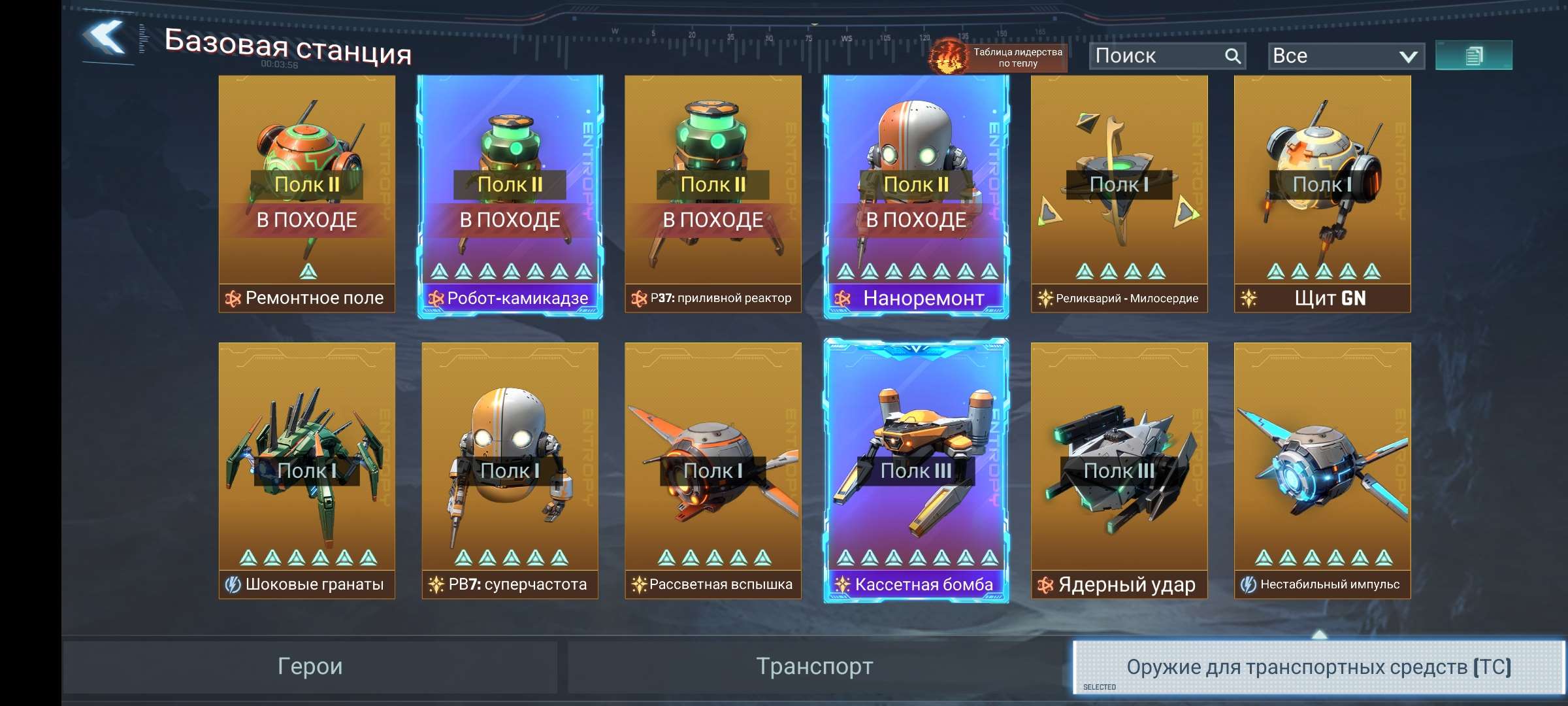Pick the Кассетная бомба card

916,471
